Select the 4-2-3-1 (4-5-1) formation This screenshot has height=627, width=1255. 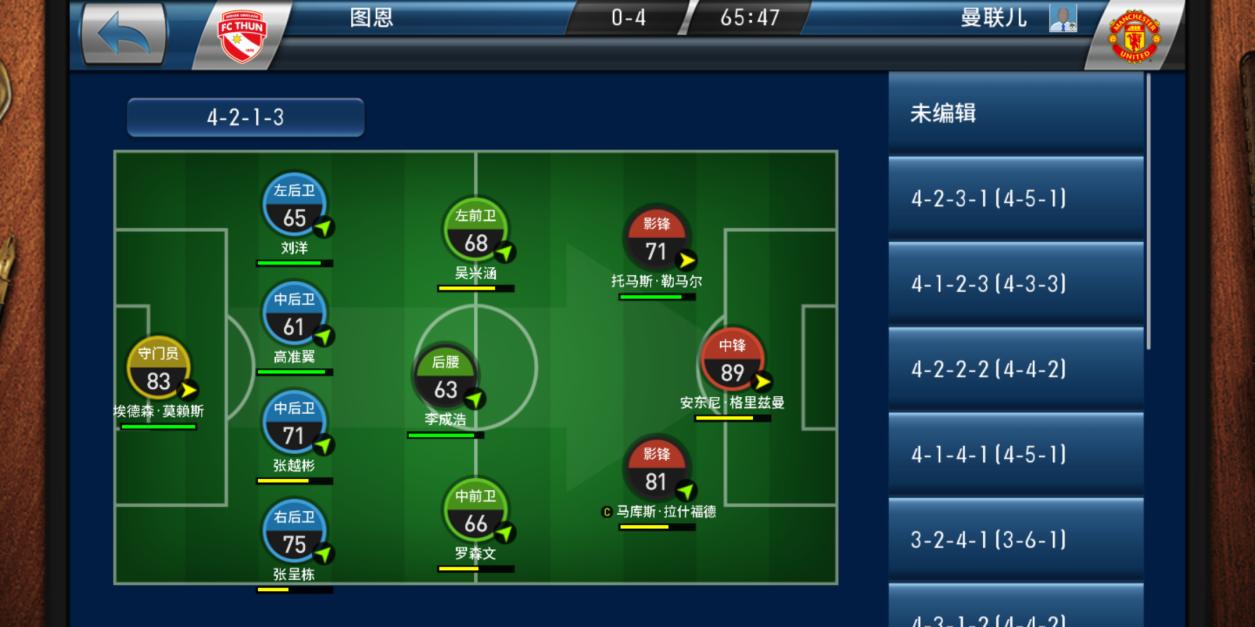1015,198
